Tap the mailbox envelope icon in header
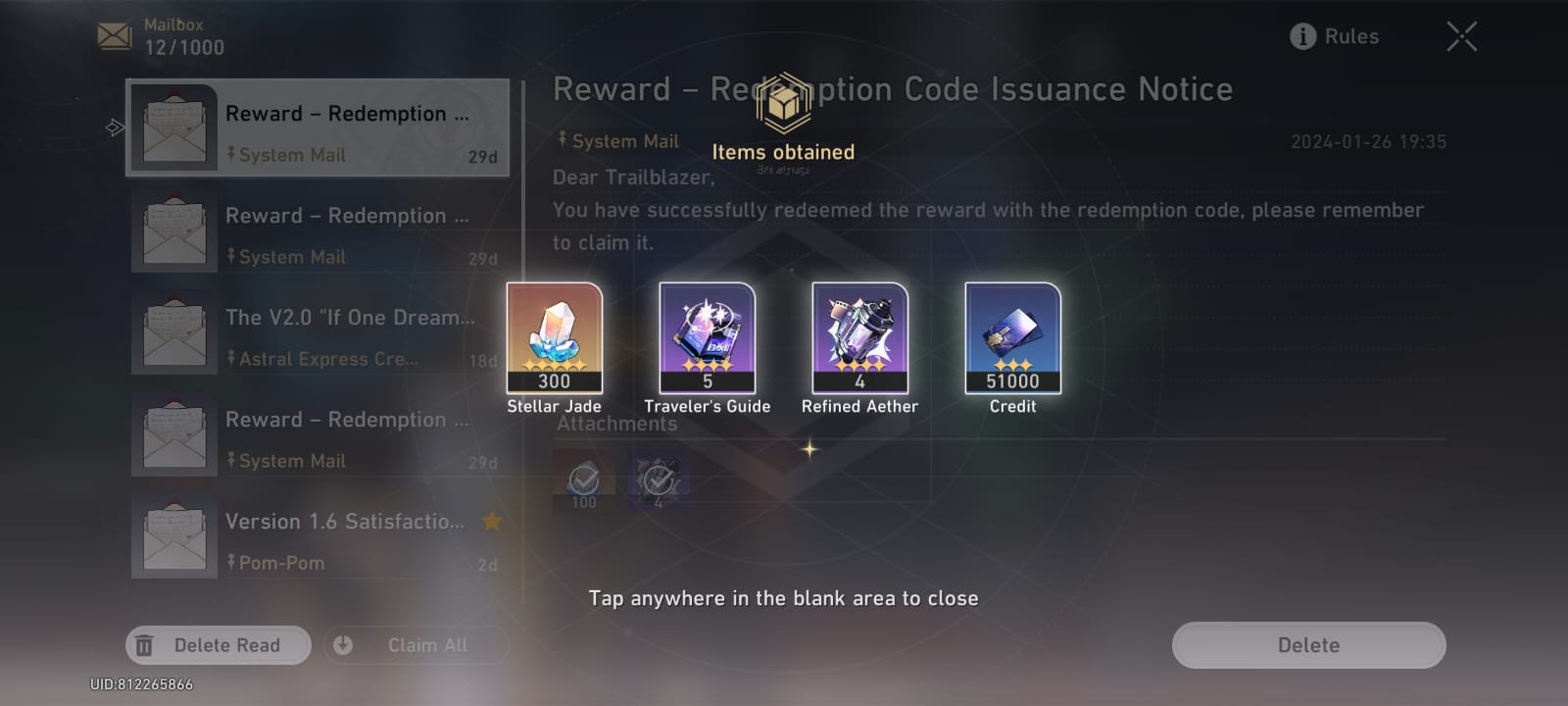Viewport: 1568px width, 706px height. click(x=116, y=34)
